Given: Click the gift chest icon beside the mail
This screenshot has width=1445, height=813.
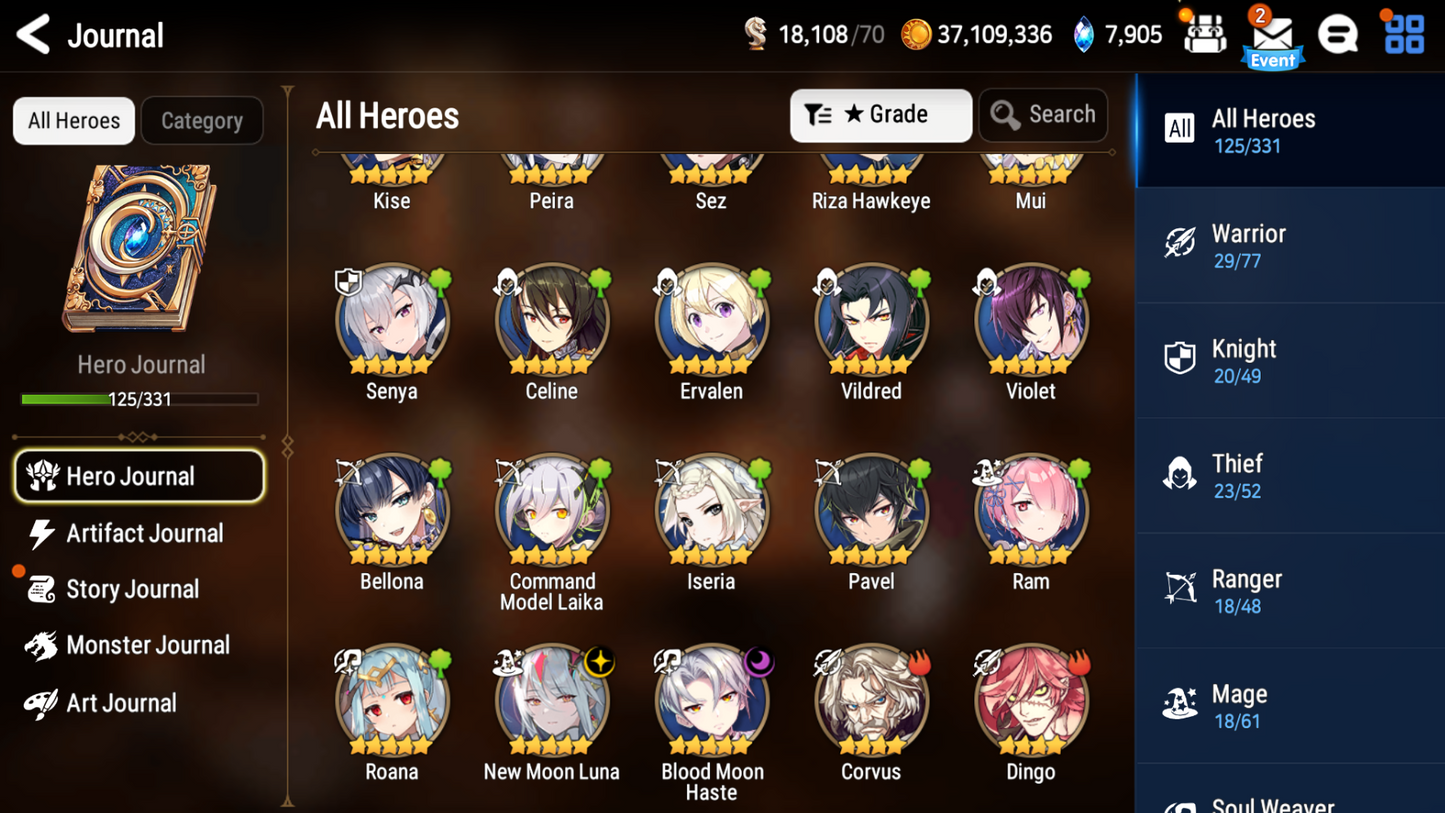Looking at the screenshot, I should [1205, 34].
